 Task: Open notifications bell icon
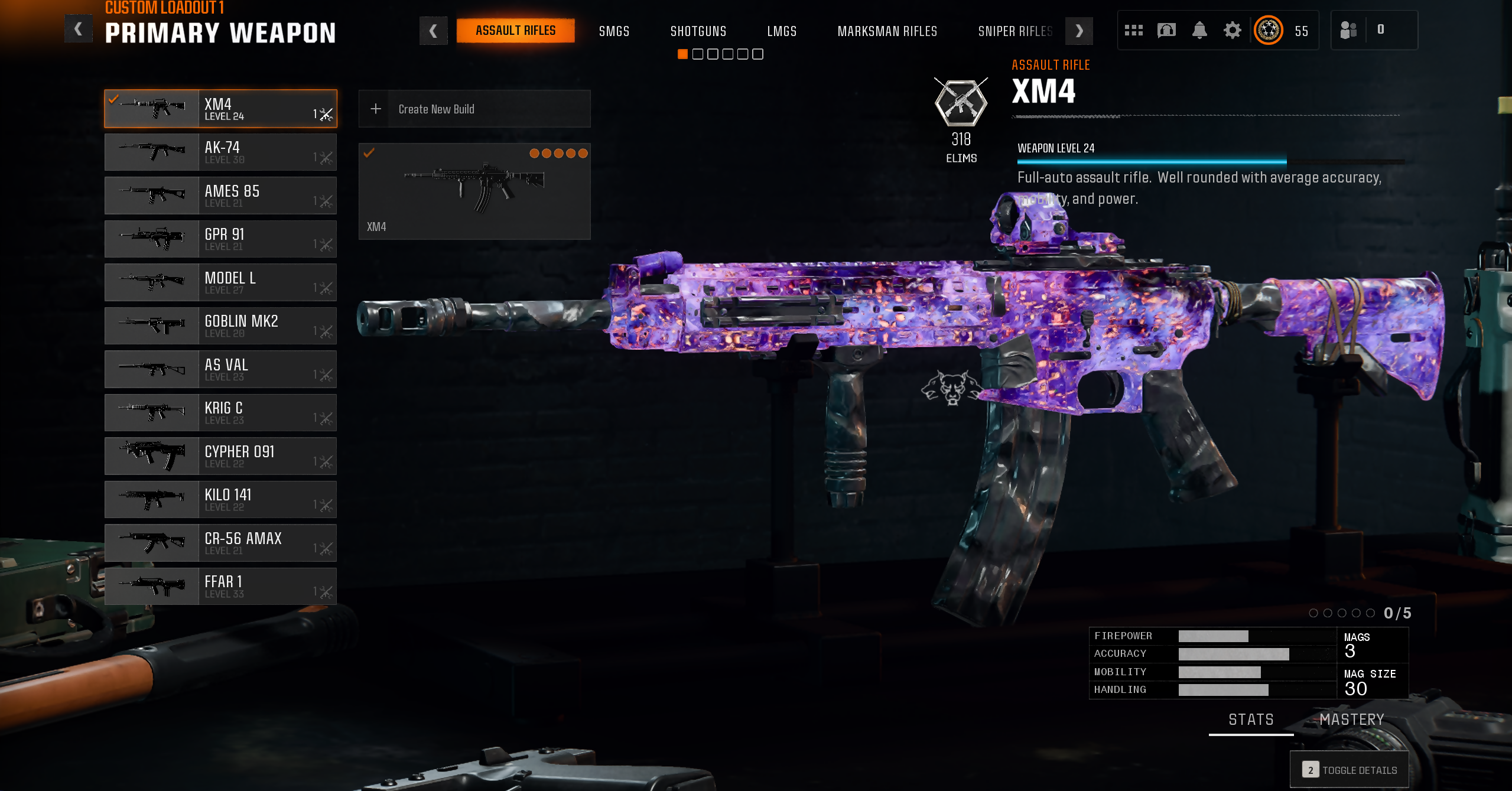[1199, 30]
